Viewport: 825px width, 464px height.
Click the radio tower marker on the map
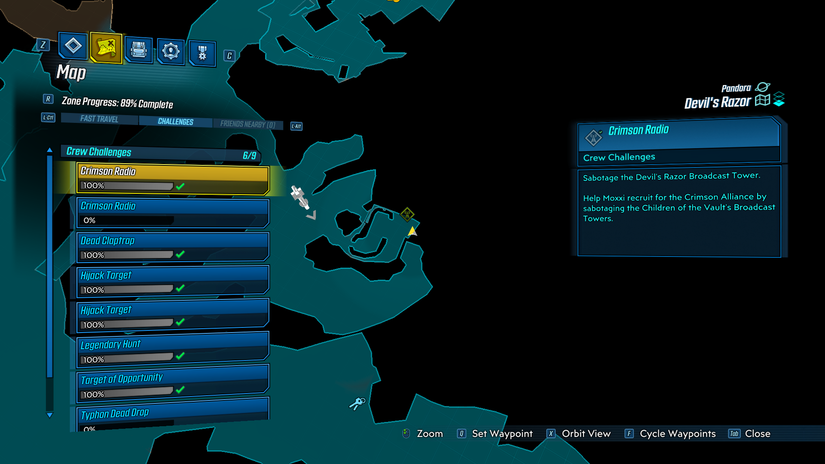coord(298,195)
